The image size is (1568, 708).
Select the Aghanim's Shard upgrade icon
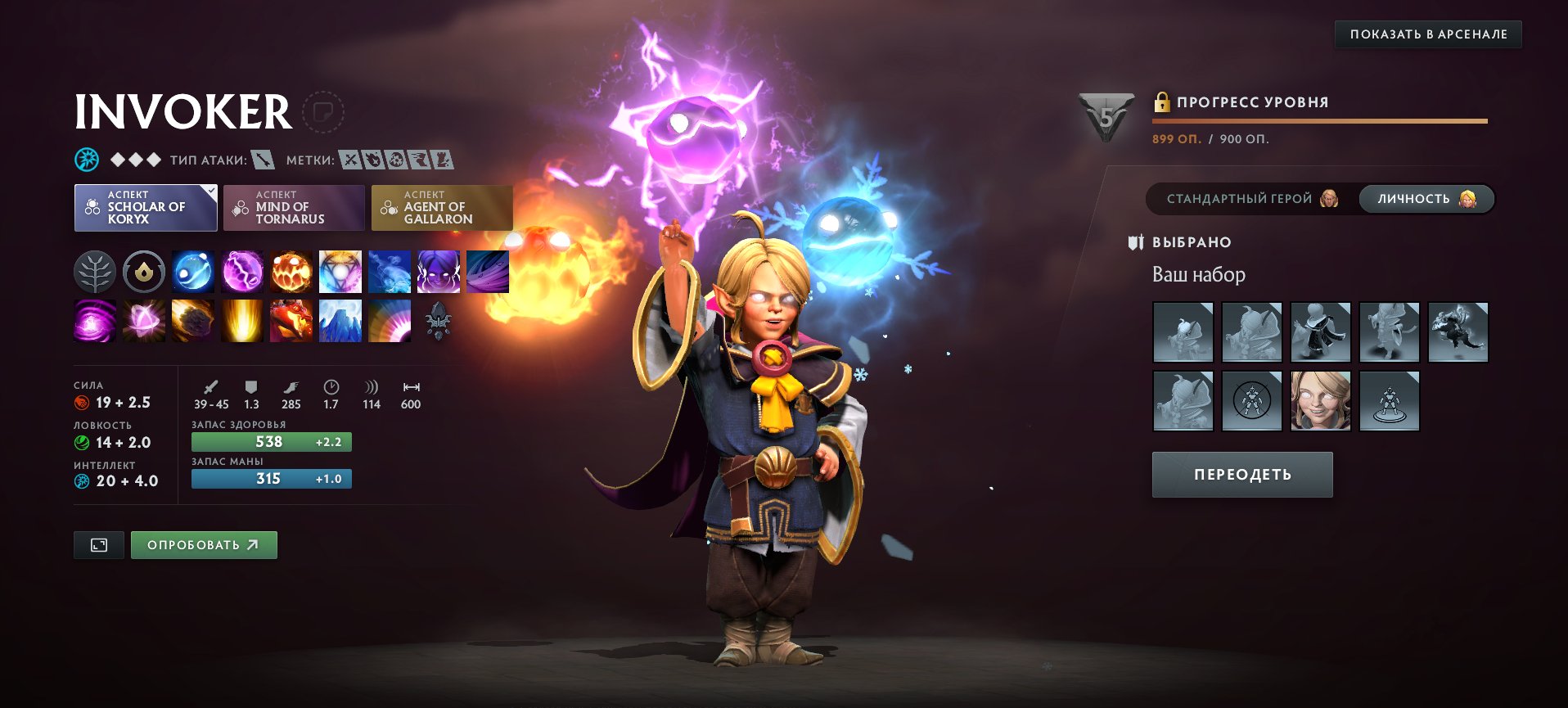pyautogui.click(x=438, y=321)
